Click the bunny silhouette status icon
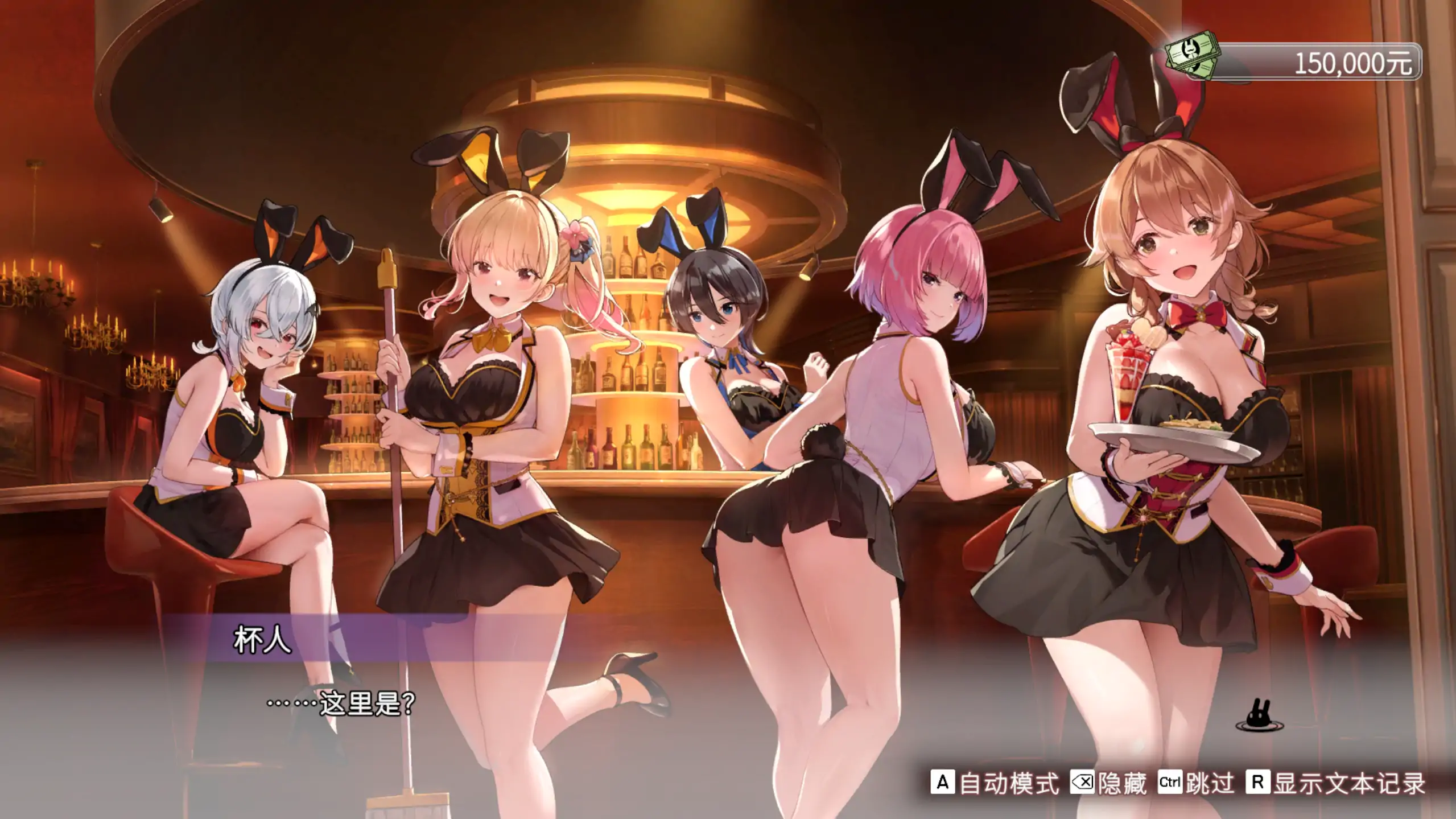 point(1259,714)
